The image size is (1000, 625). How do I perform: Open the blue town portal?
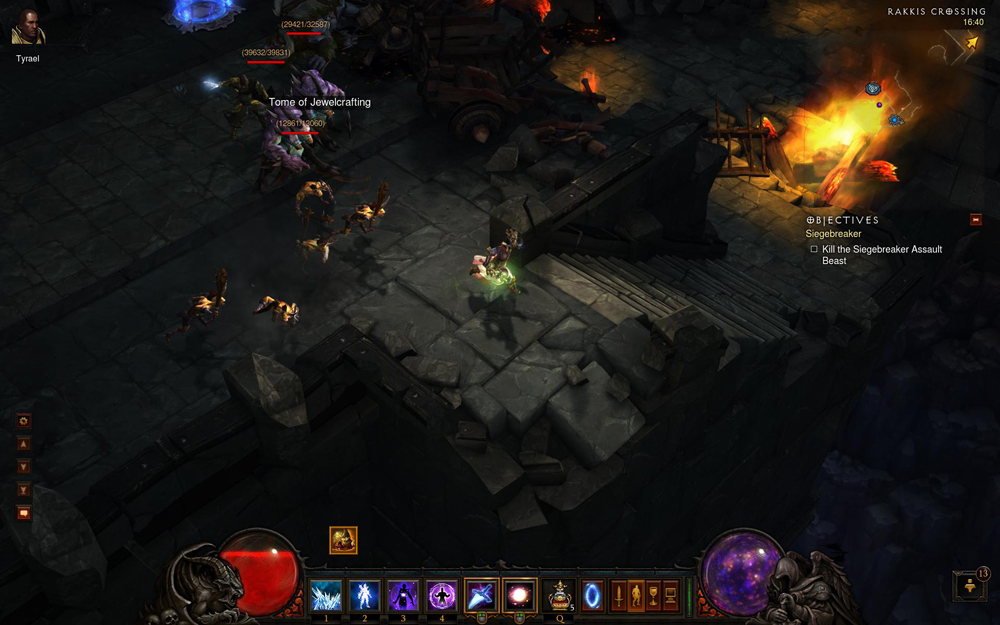point(593,595)
